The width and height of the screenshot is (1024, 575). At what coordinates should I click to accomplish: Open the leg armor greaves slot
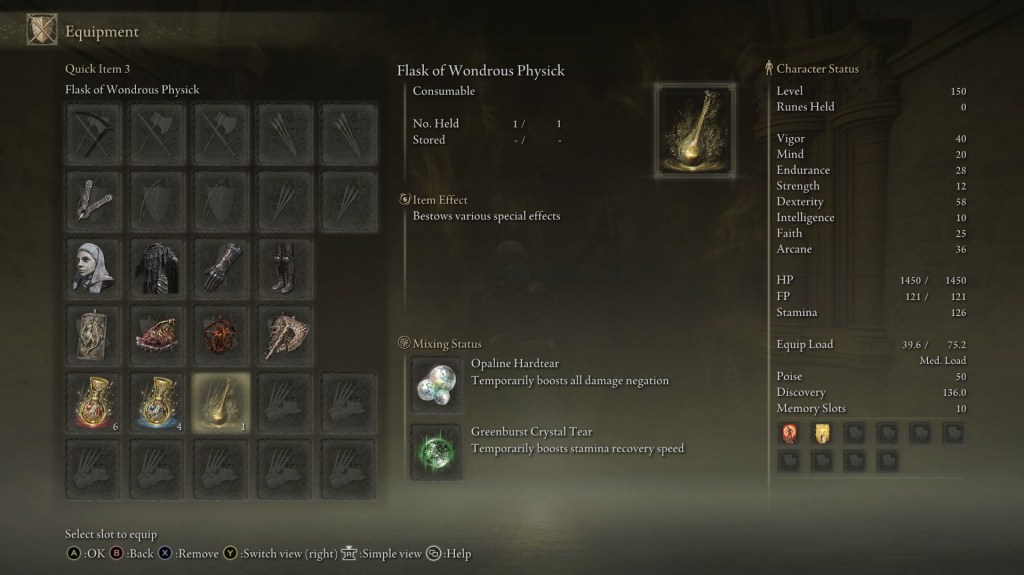point(283,266)
